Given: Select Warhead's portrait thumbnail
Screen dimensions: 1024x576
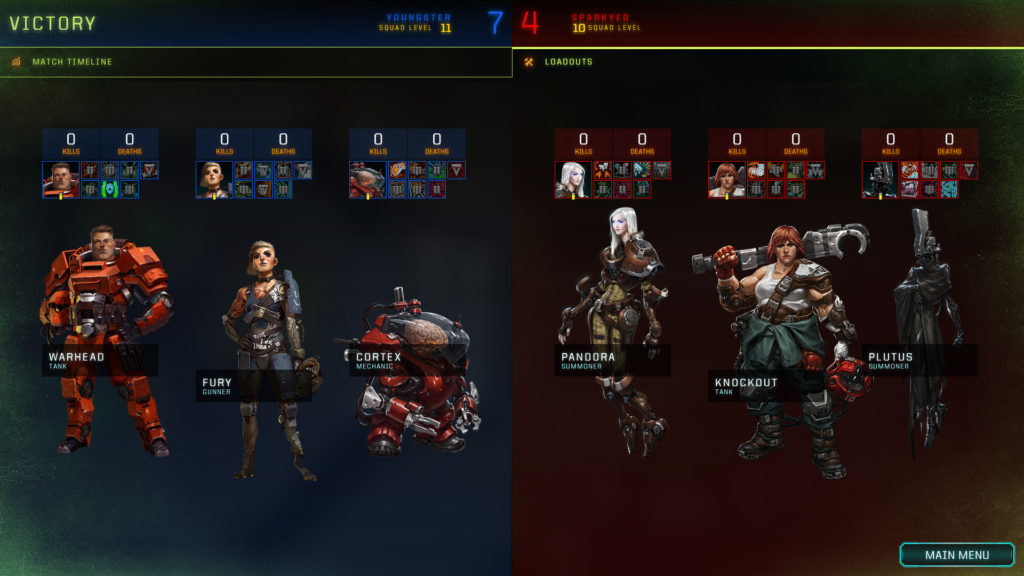Looking at the screenshot, I should pyautogui.click(x=60, y=179).
